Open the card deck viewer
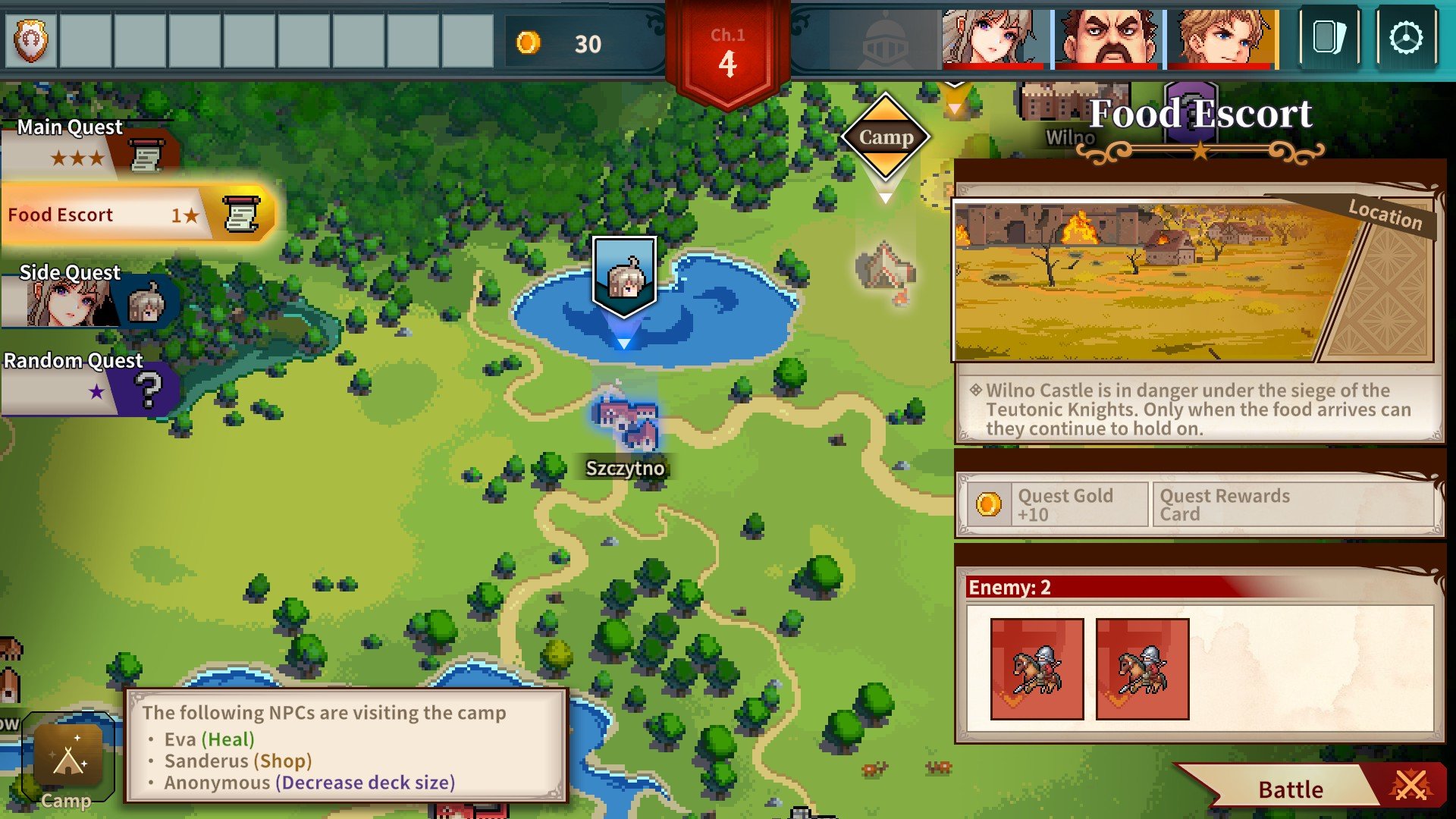This screenshot has height=819, width=1456. tap(1329, 38)
